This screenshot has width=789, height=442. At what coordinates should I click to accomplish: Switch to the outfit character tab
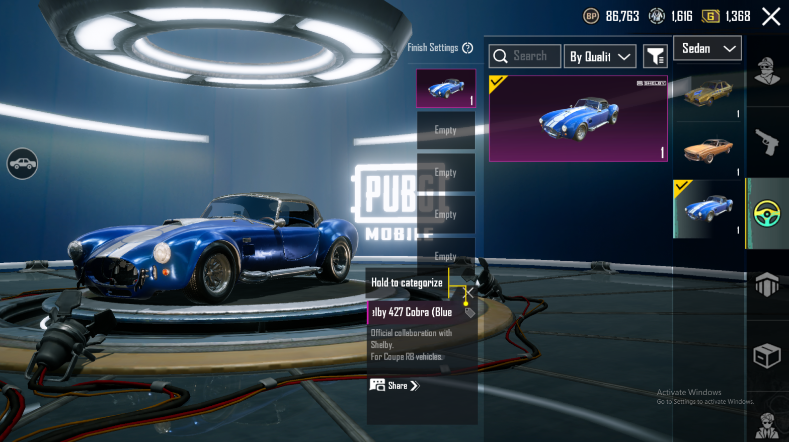point(768,71)
